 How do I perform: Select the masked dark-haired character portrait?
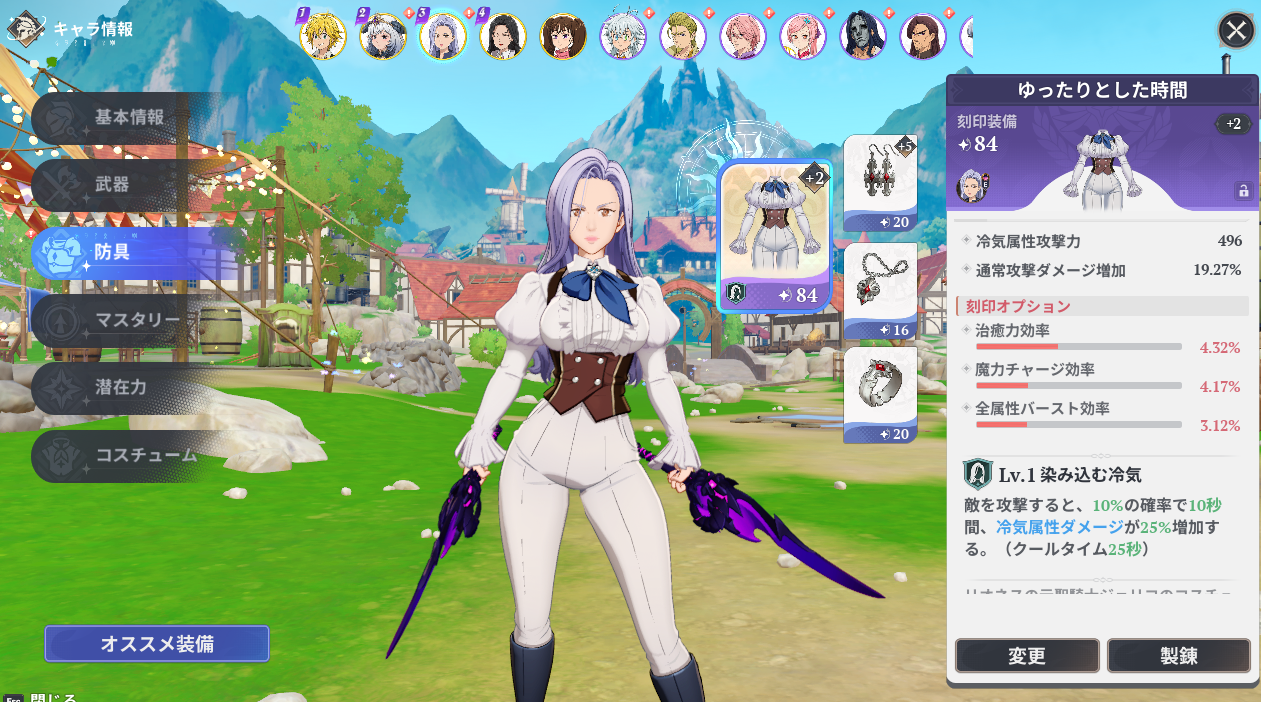click(x=863, y=36)
